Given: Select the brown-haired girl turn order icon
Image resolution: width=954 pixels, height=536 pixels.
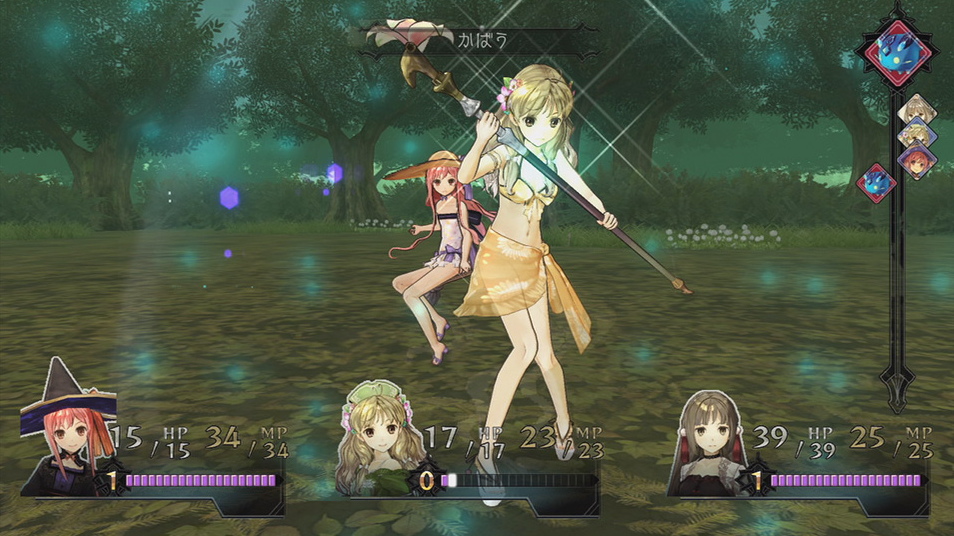Looking at the screenshot, I should click(914, 109).
